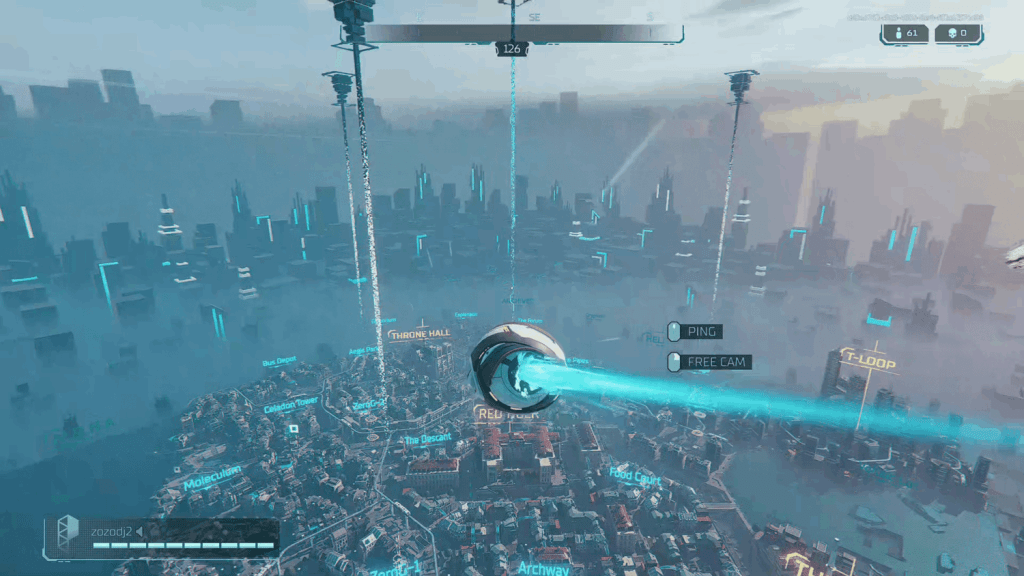
Task: Choose the T-Loop landing zone label
Action: pyautogui.click(x=866, y=357)
